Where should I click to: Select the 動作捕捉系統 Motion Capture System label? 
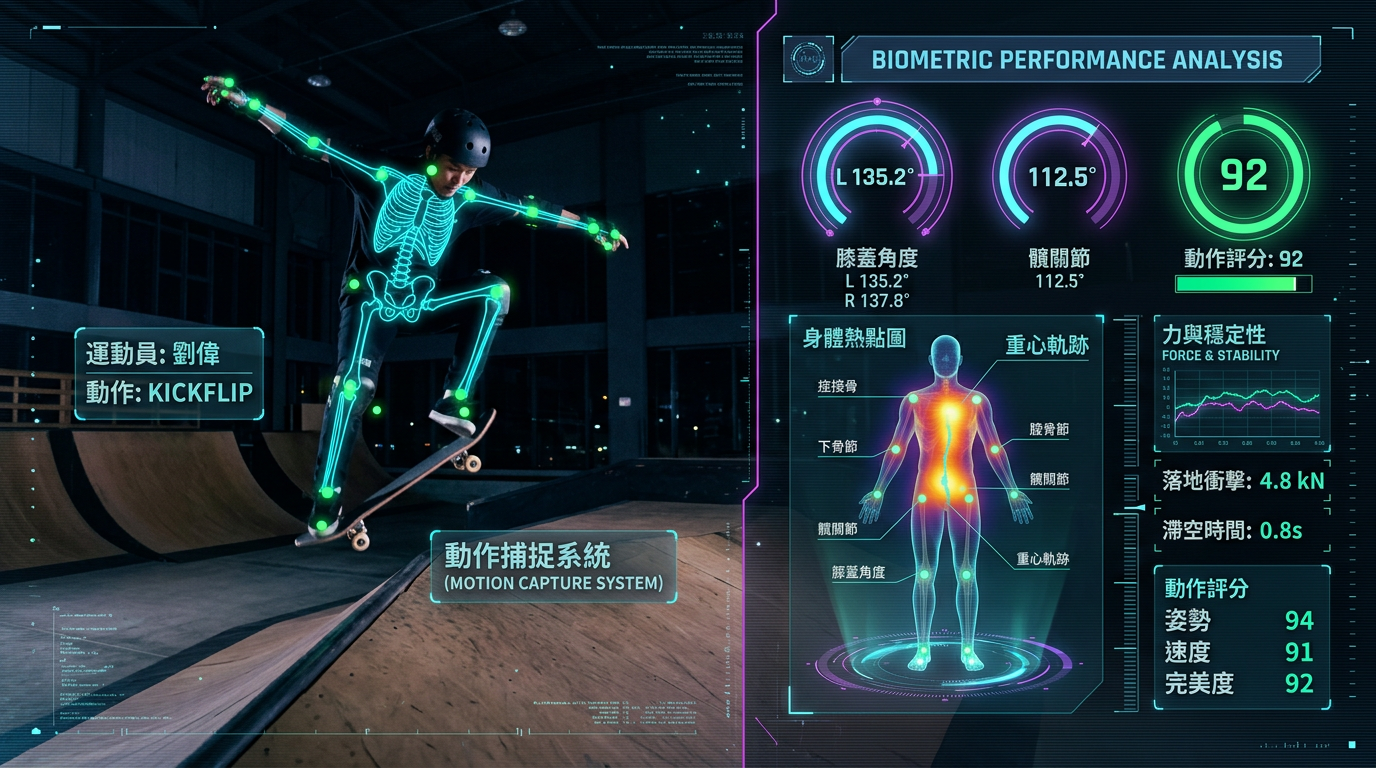553,567
